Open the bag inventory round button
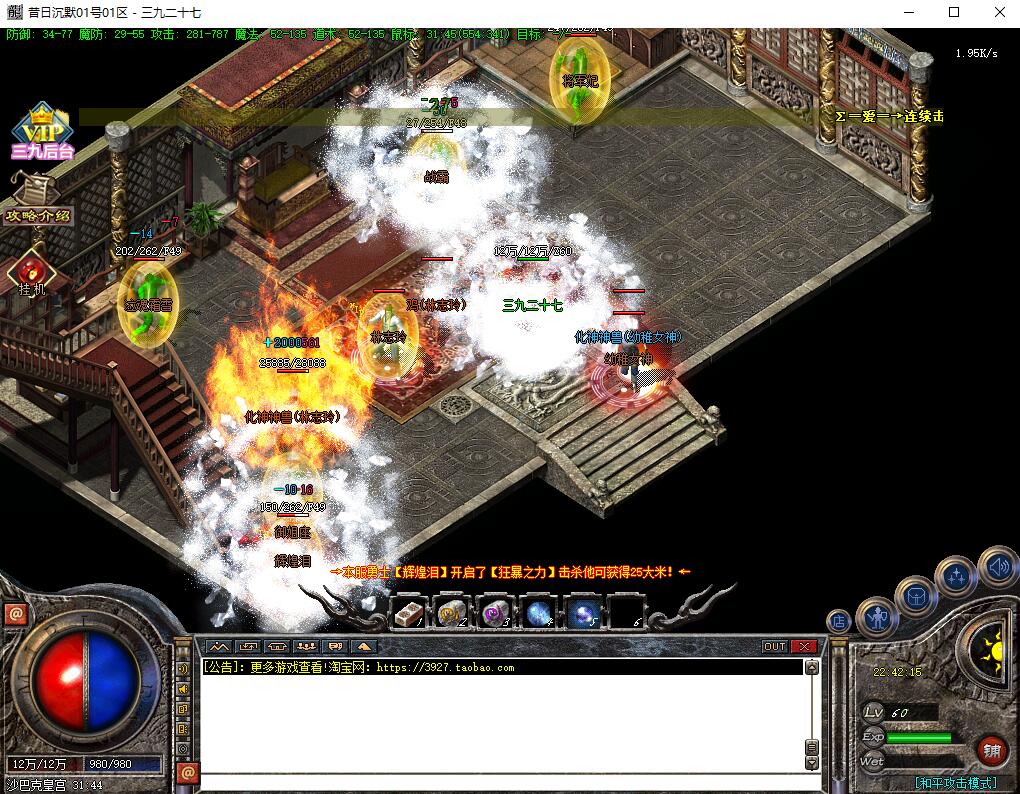 coord(914,595)
